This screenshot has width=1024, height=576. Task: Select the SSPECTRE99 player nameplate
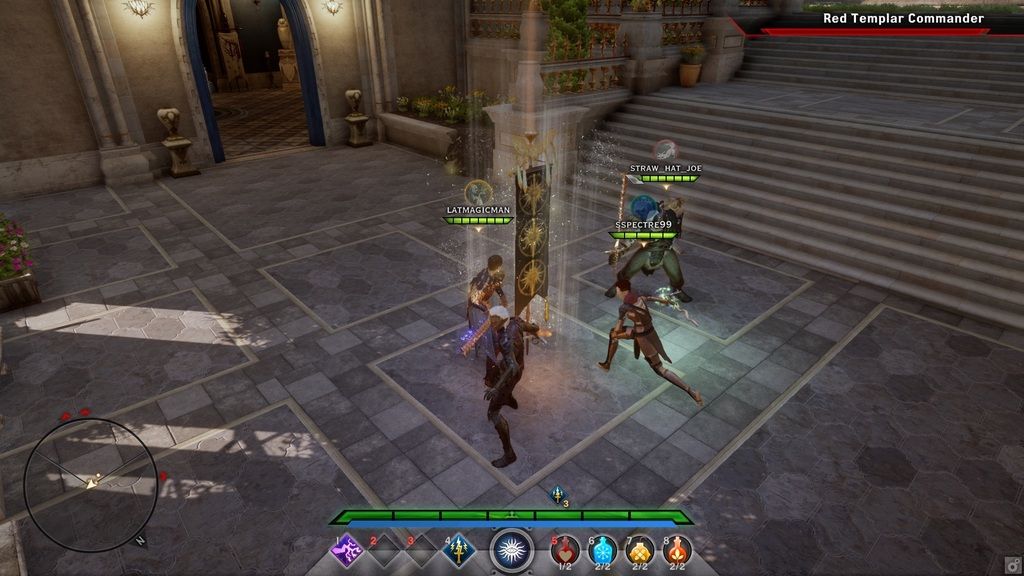tap(643, 225)
